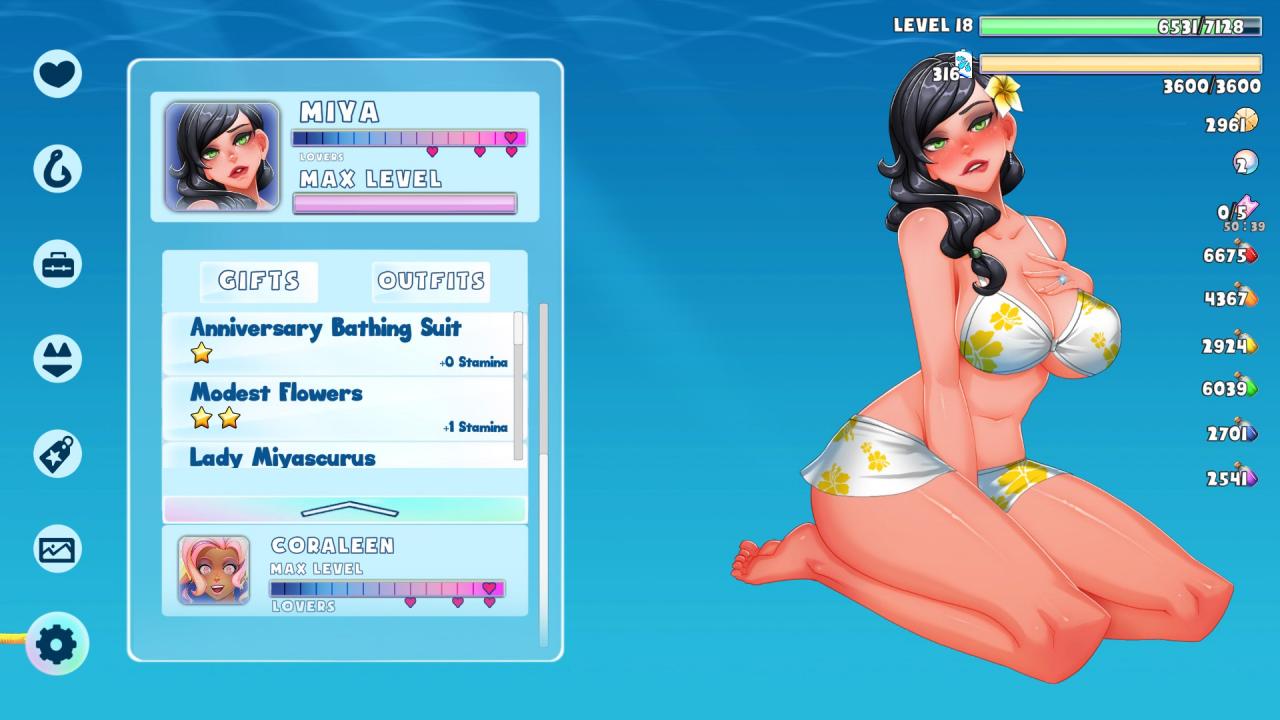The height and width of the screenshot is (720, 1280).
Task: Select the Lady Miyascurus outfit
Action: pyautogui.click(x=340, y=456)
